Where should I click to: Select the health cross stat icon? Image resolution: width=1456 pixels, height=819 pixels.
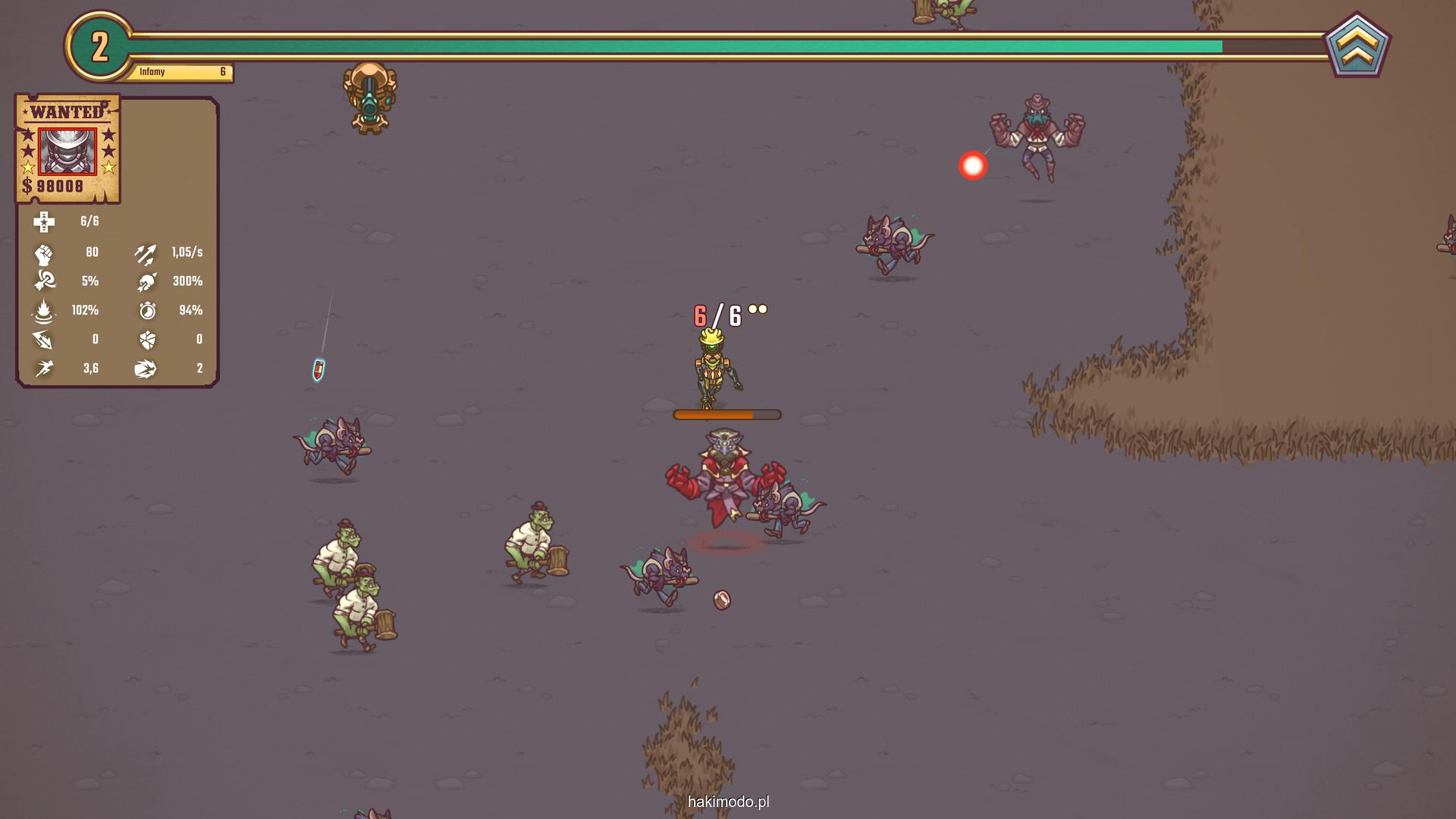44,221
